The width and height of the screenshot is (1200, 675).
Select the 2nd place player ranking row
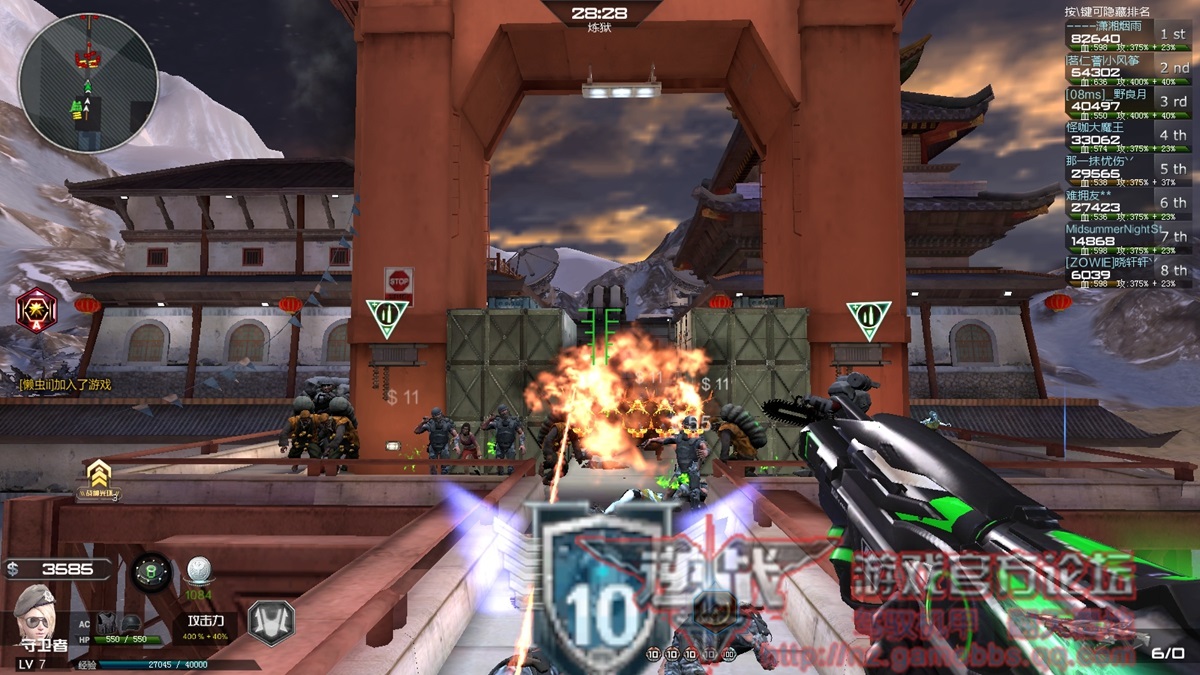[x=1127, y=69]
